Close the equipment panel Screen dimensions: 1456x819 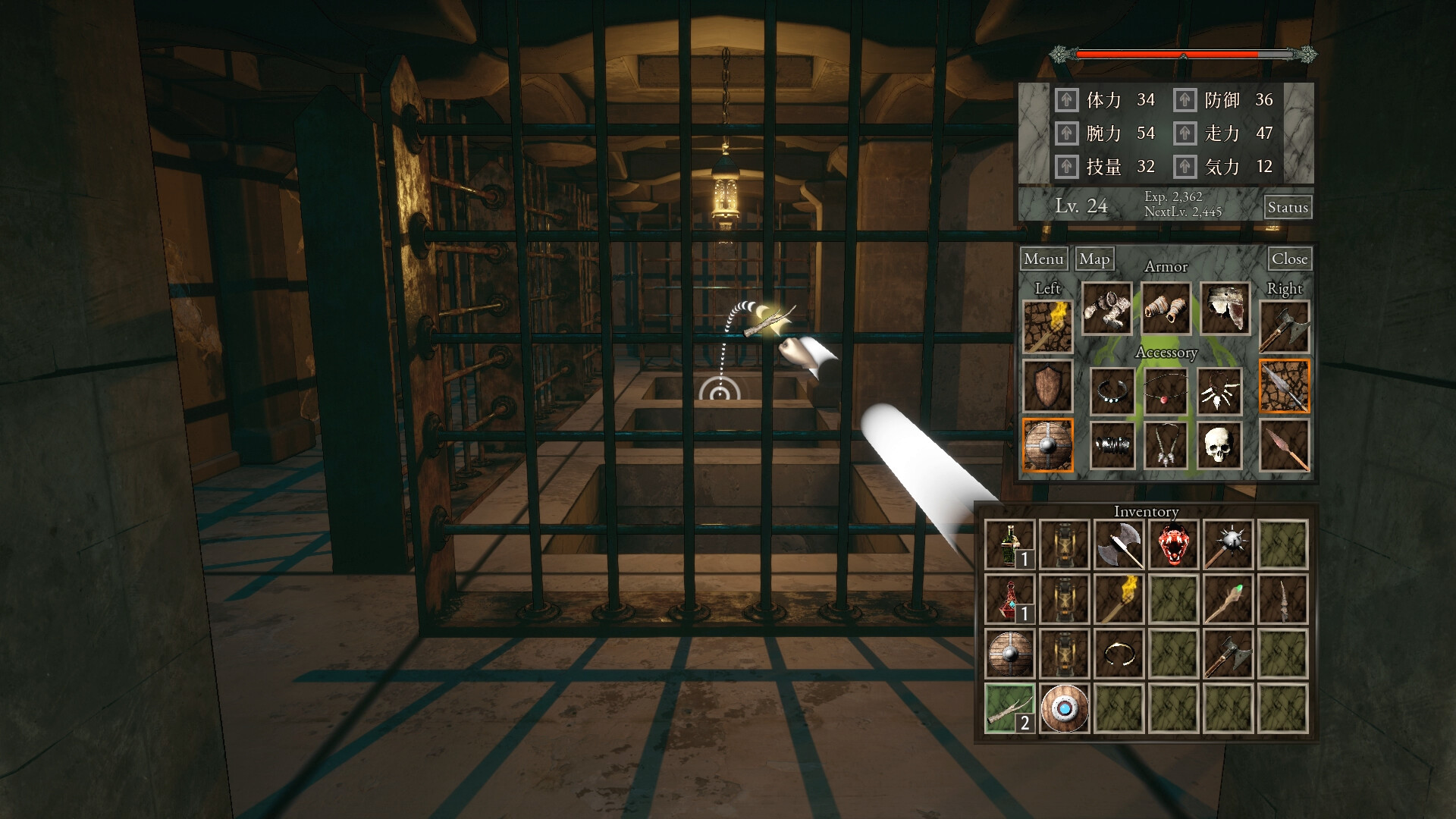tap(1289, 259)
